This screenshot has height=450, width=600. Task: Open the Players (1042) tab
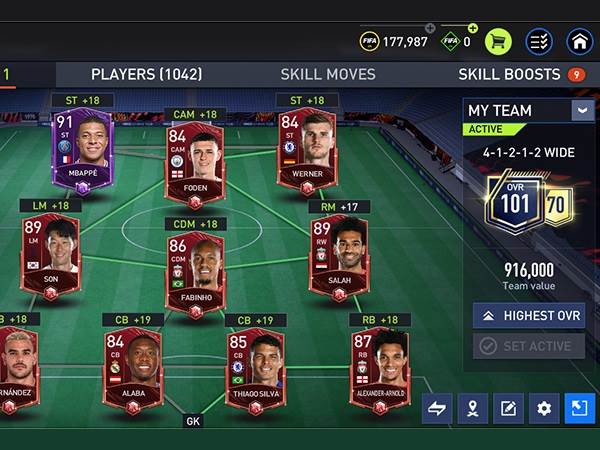pyautogui.click(x=146, y=74)
